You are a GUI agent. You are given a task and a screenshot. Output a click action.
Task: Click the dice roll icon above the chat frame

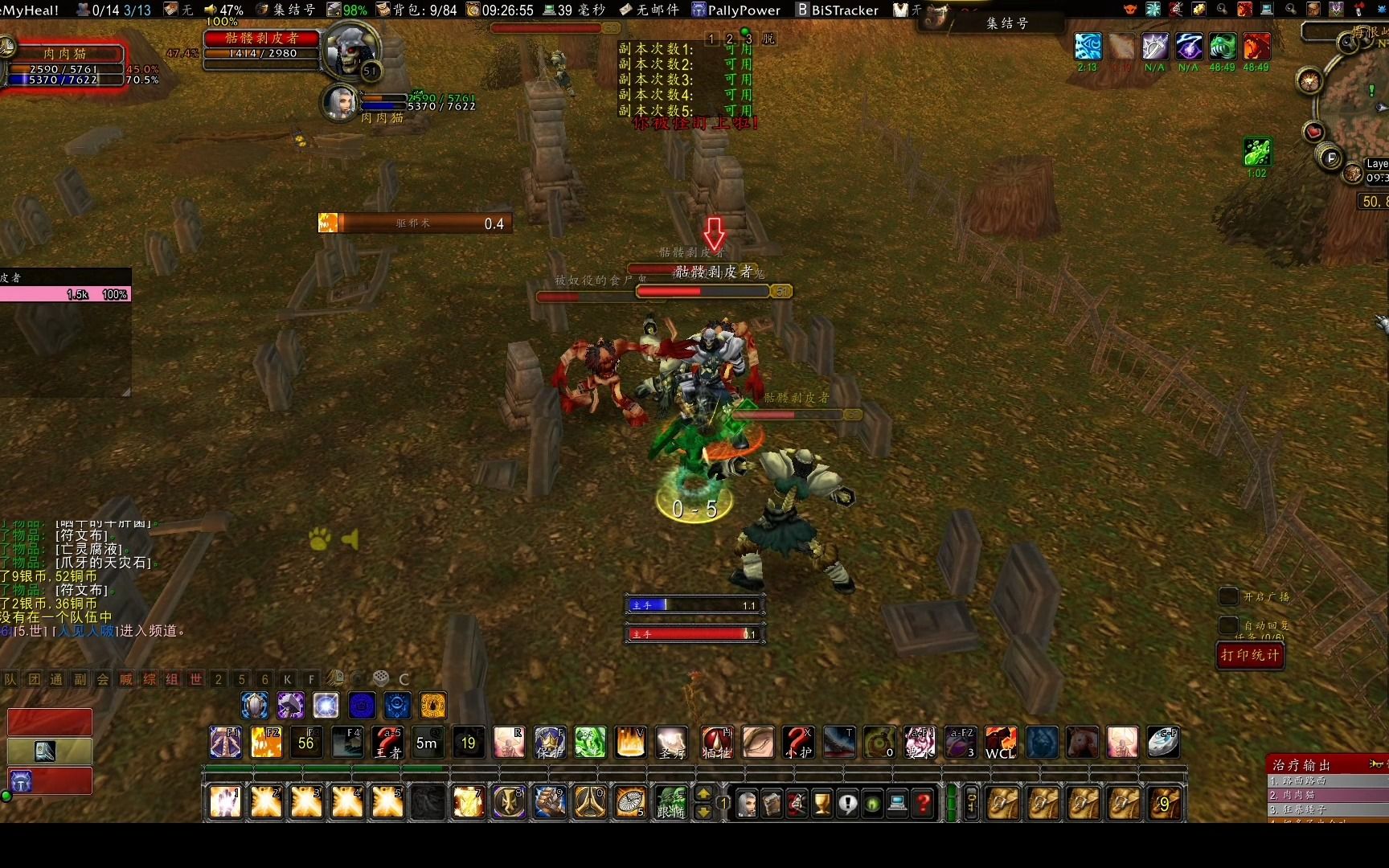pyautogui.click(x=379, y=678)
